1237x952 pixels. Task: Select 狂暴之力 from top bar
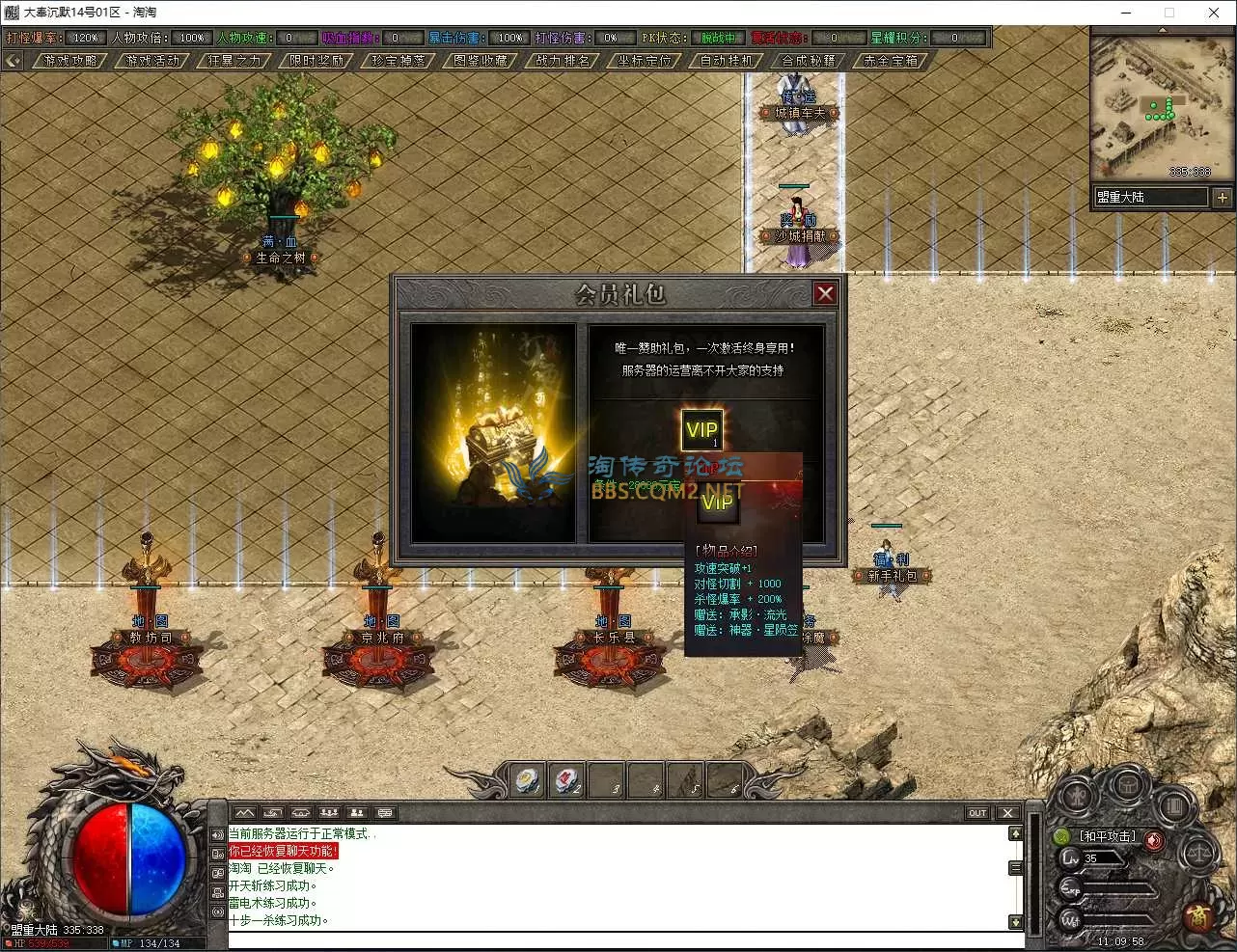click(x=235, y=61)
